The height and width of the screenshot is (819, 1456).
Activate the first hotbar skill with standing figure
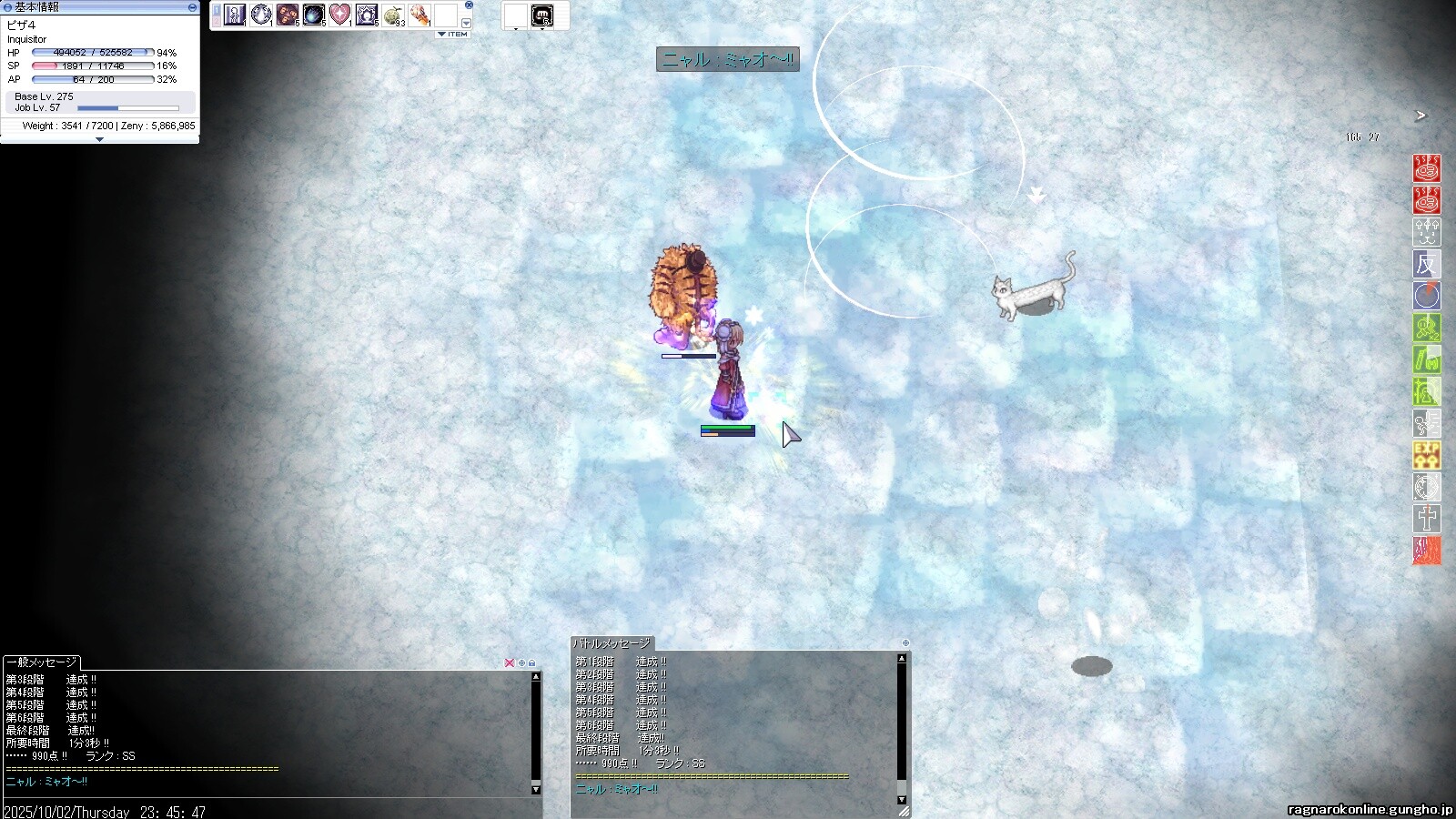point(235,15)
